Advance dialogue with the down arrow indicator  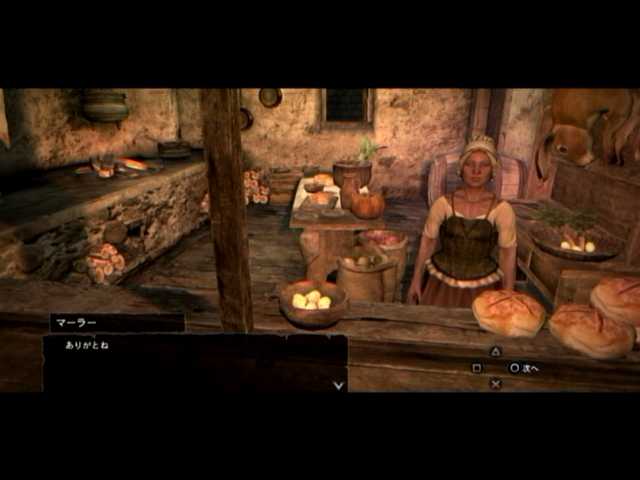tap(339, 384)
